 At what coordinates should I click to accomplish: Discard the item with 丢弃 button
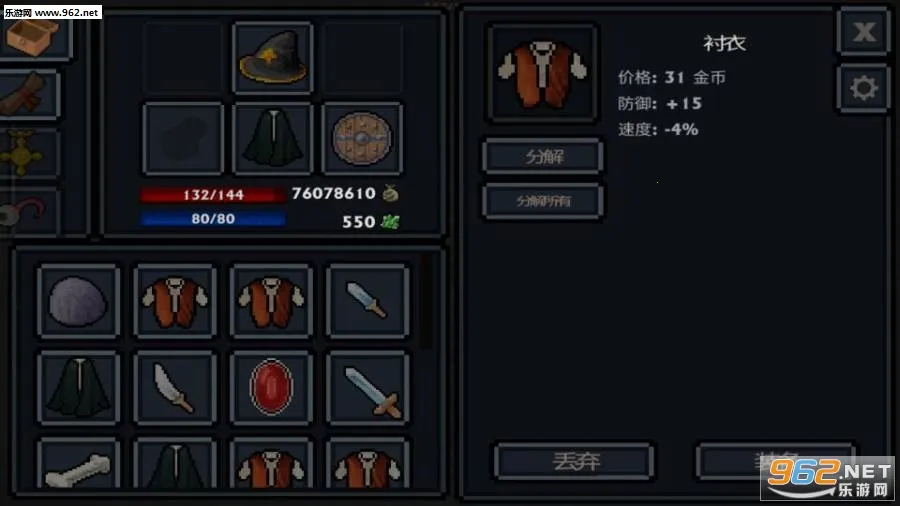click(x=575, y=461)
